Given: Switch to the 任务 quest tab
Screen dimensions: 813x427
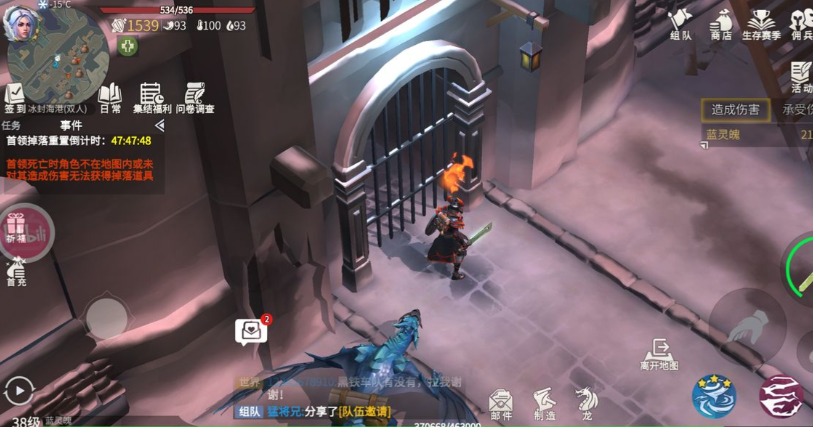Looking at the screenshot, I should point(12,126).
